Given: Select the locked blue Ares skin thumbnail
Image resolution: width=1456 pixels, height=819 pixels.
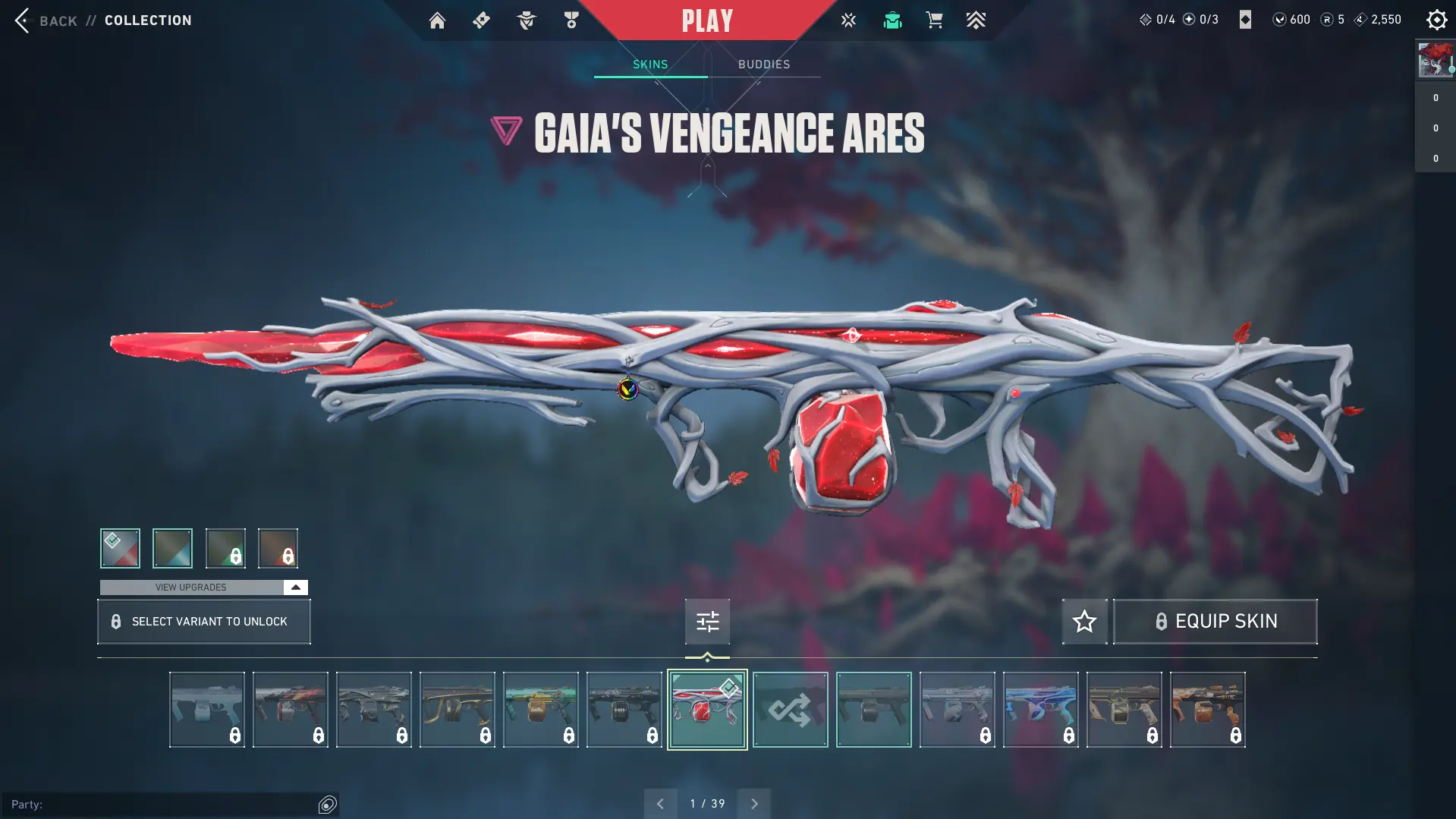Looking at the screenshot, I should pos(1041,710).
